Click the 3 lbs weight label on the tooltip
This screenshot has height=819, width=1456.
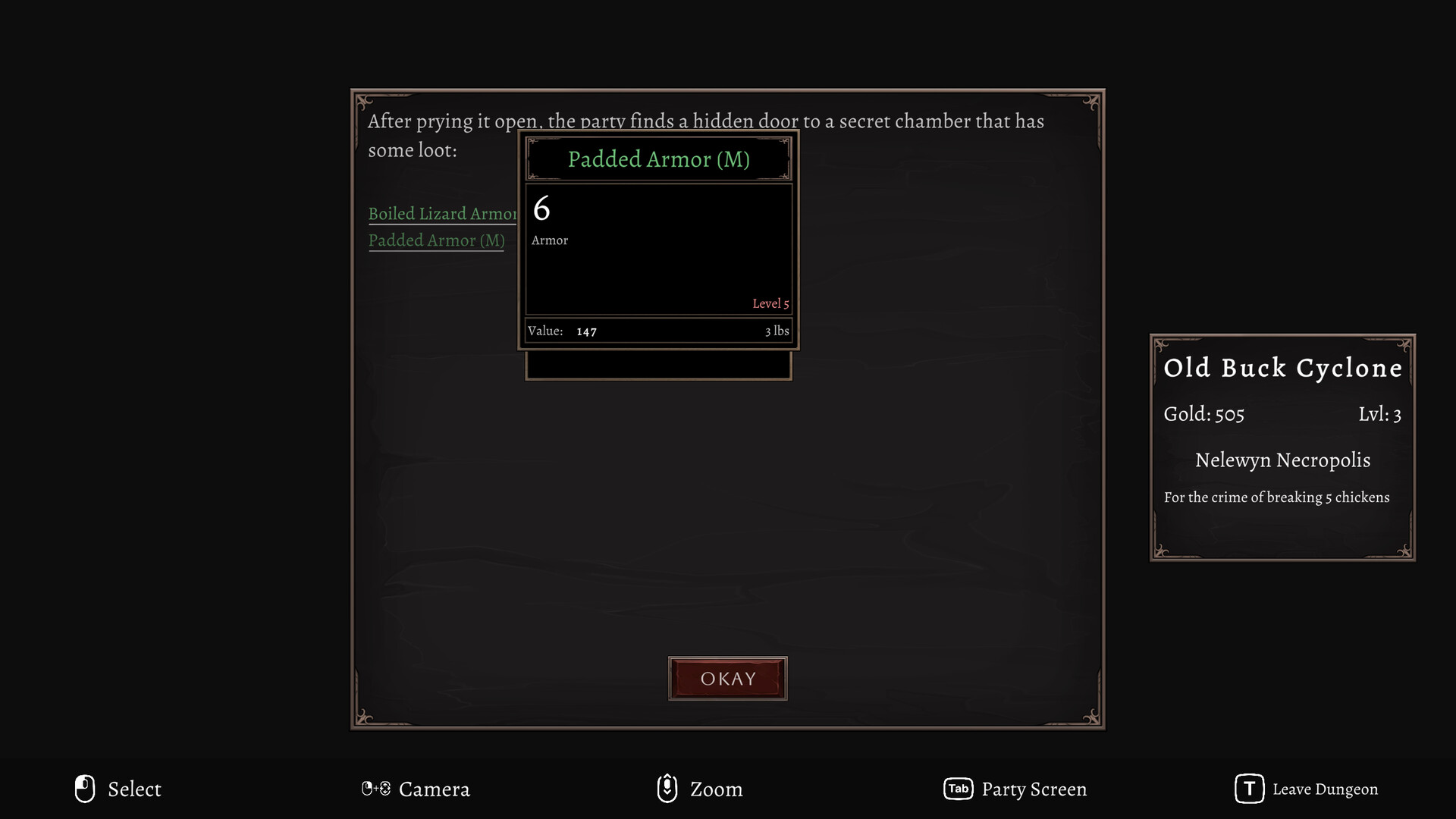click(x=777, y=331)
